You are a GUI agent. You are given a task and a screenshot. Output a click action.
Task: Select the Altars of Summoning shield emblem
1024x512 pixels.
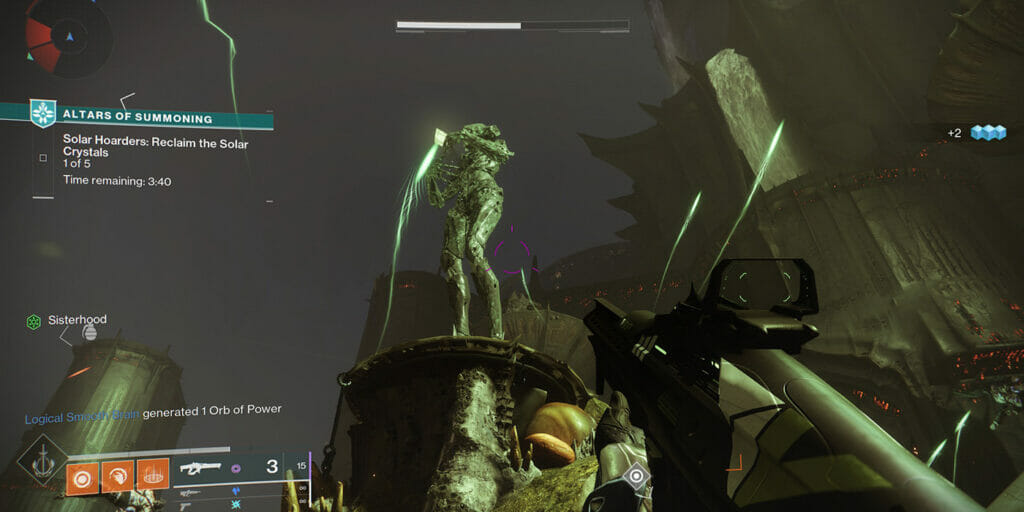tap(44, 114)
